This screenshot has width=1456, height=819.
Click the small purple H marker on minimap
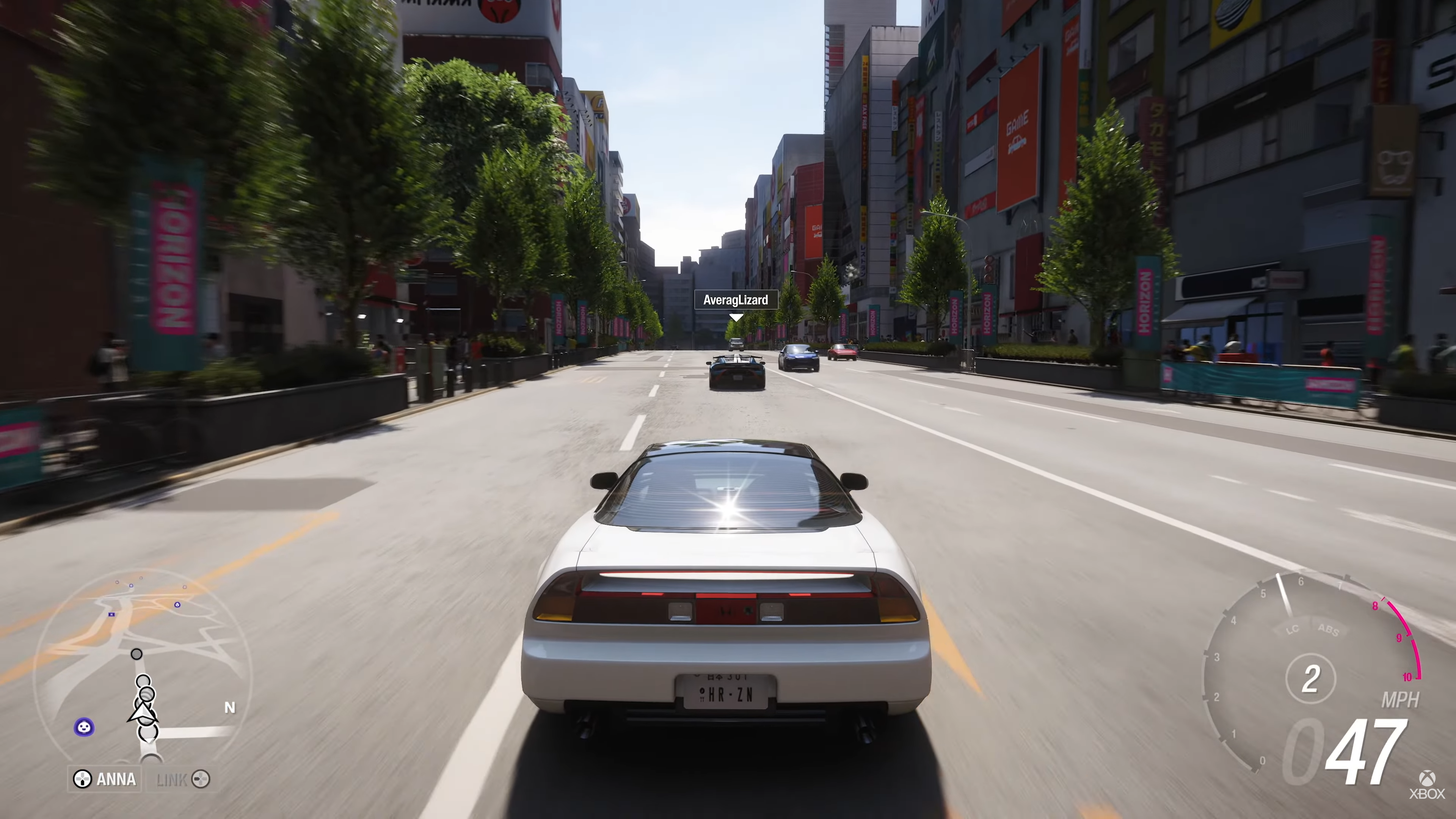coord(111,614)
